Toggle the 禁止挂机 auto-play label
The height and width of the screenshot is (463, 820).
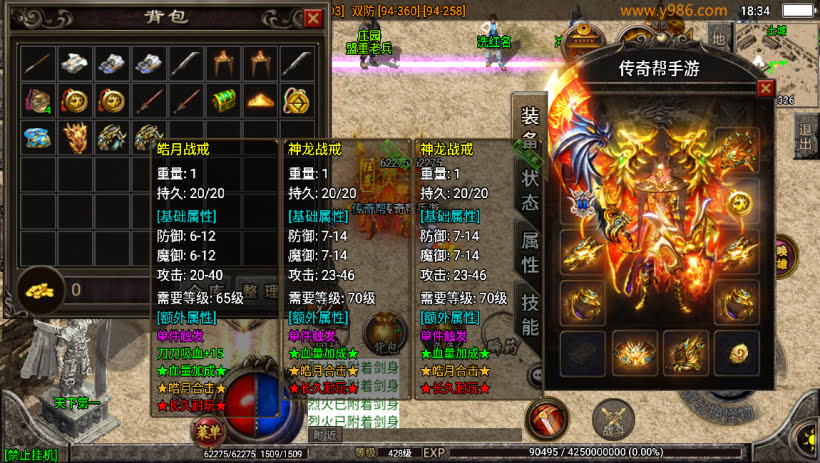coord(31,455)
